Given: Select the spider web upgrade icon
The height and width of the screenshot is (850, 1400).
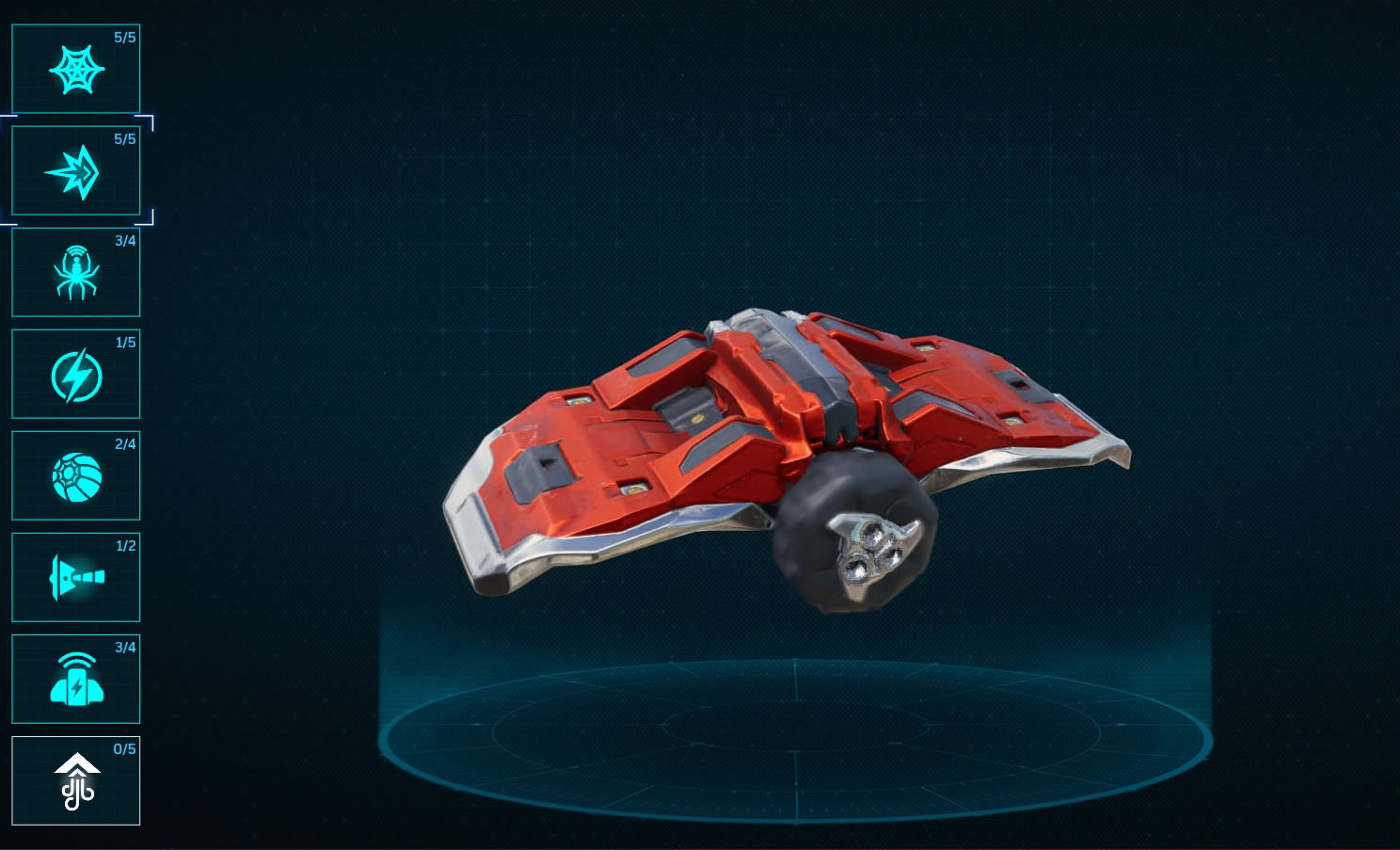Looking at the screenshot, I should pos(75,67).
